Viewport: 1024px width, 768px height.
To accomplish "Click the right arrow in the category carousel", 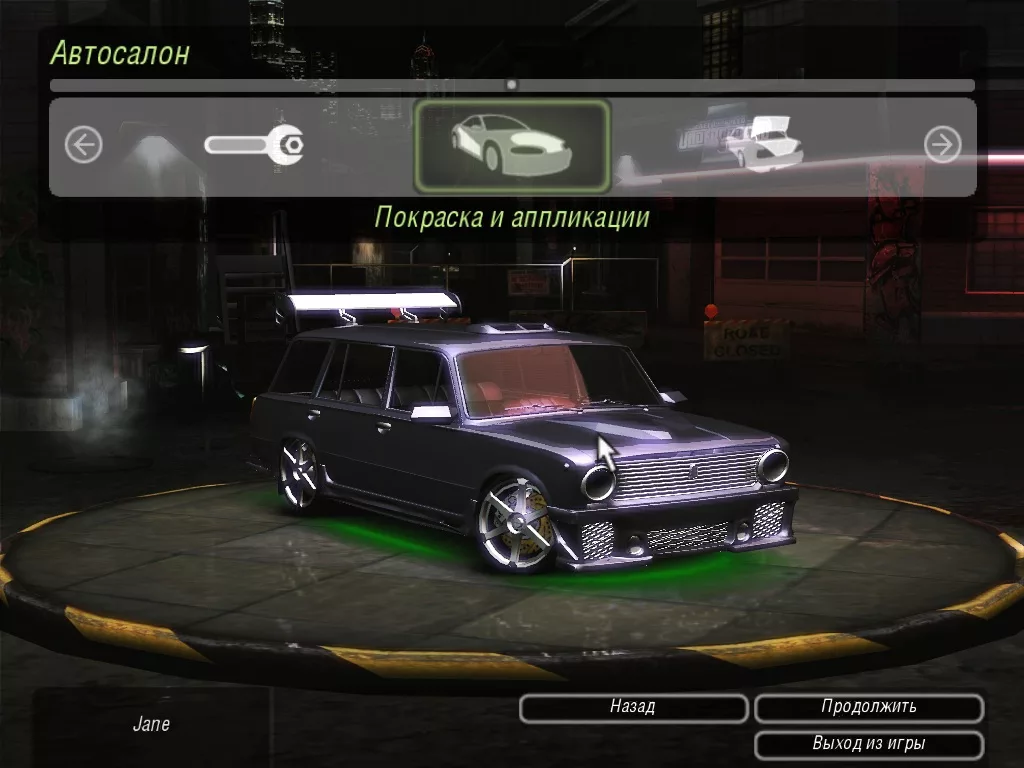I will [x=942, y=146].
